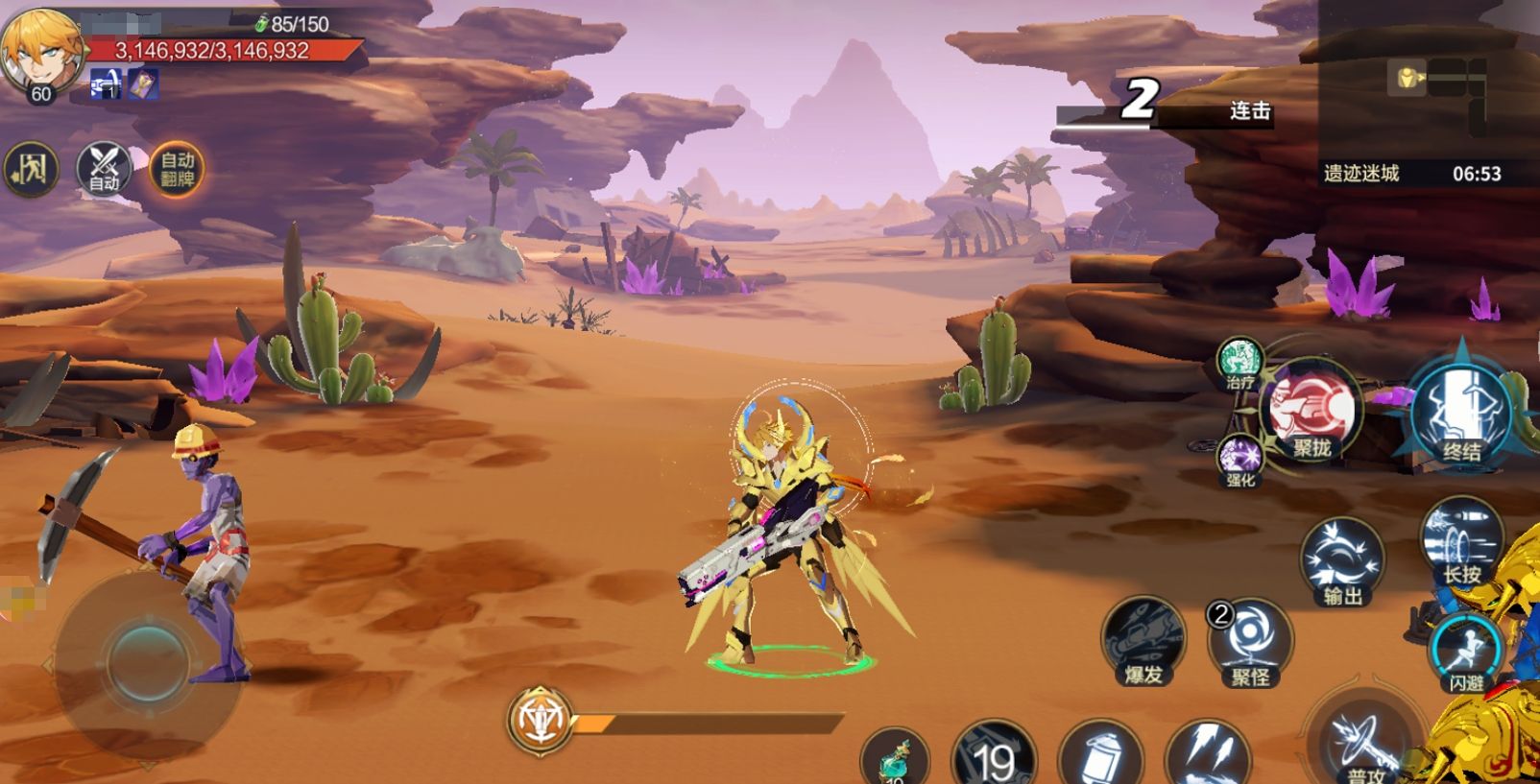Activate the red 聚拢 gather skill
This screenshot has width=1540, height=784.
coord(1311,411)
